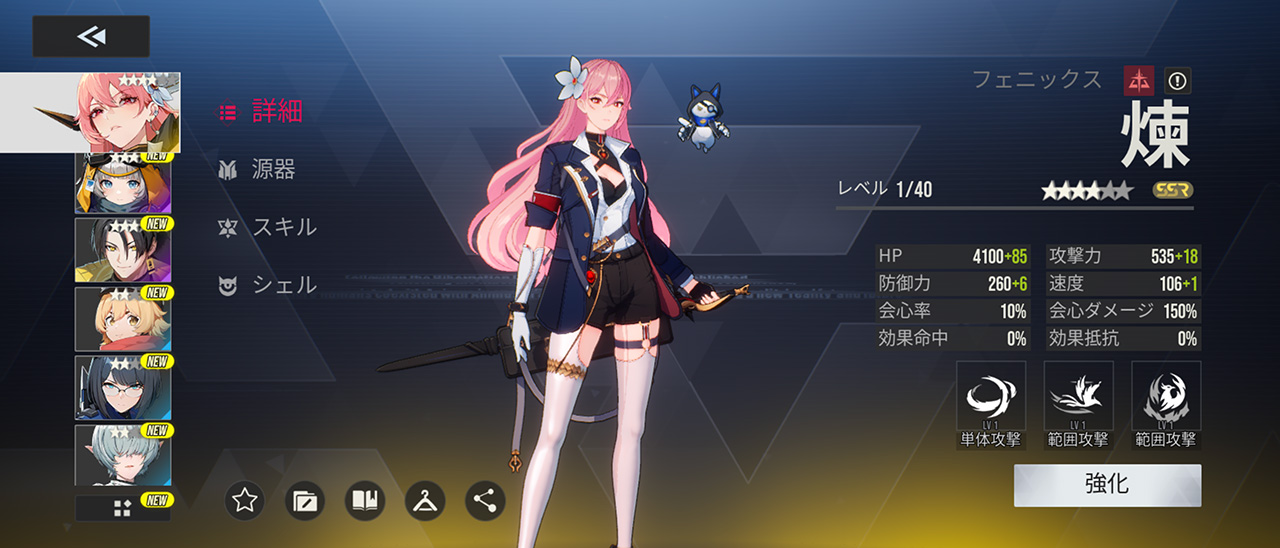Screen dimensions: 1280x548
Task: Show the スキル tab
Action: tap(268, 227)
